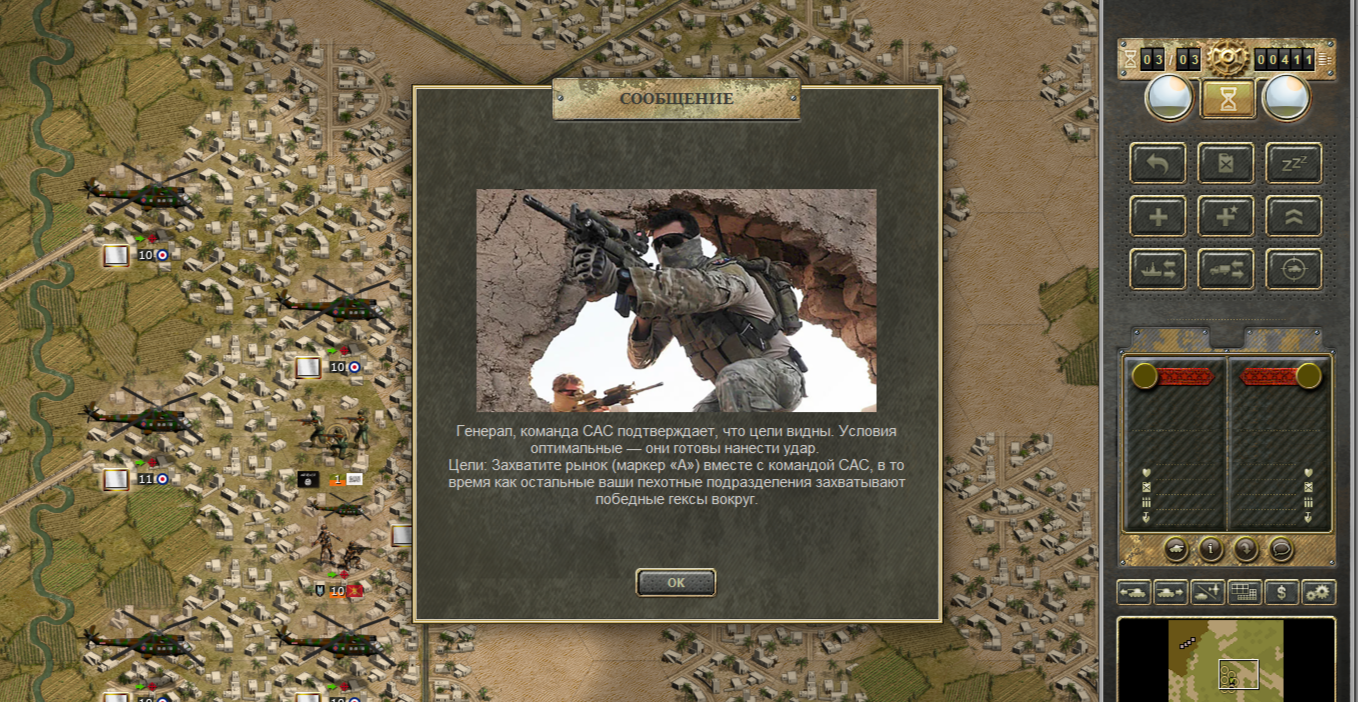1358x702 pixels.
Task: Open the speech bubble message log
Action: pyautogui.click(x=1281, y=548)
